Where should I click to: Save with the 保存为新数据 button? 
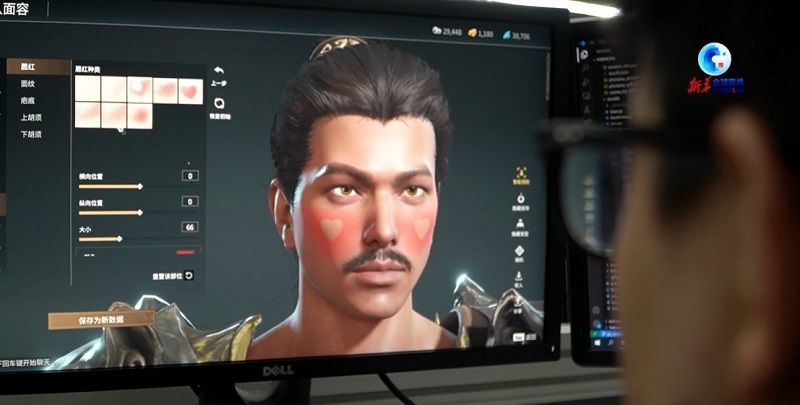(101, 320)
